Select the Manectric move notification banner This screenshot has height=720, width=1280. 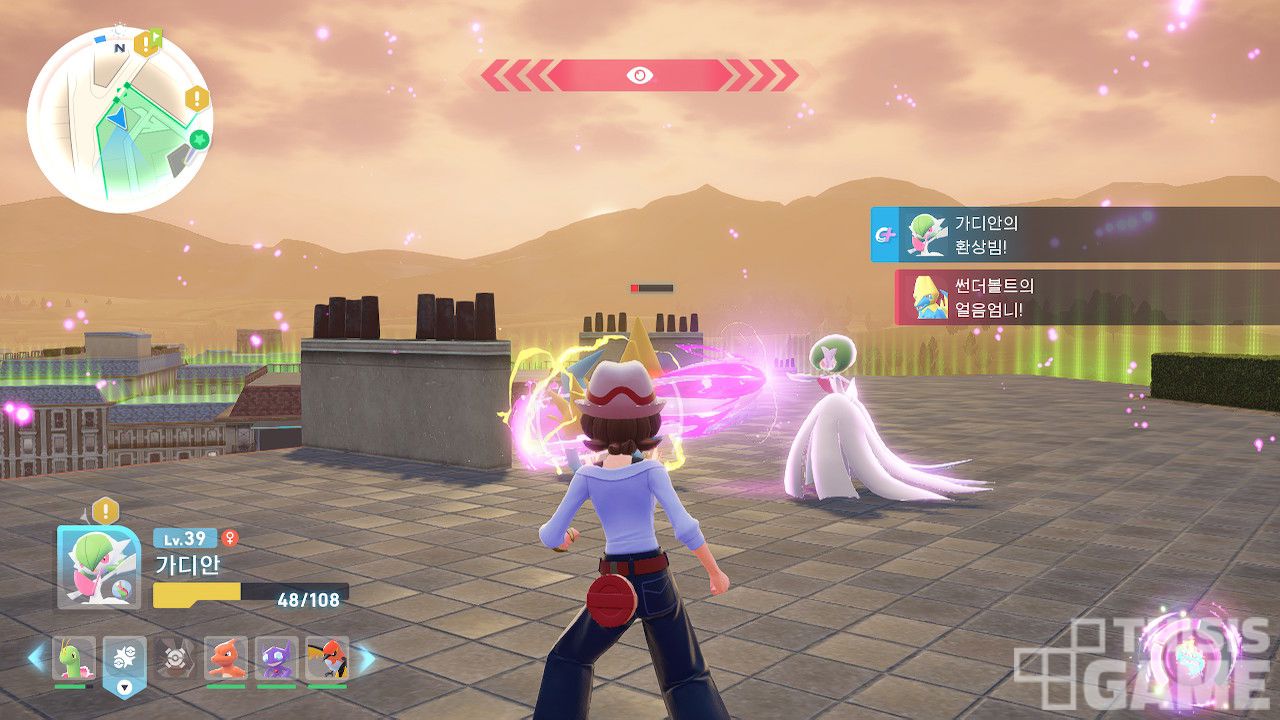(1087, 297)
